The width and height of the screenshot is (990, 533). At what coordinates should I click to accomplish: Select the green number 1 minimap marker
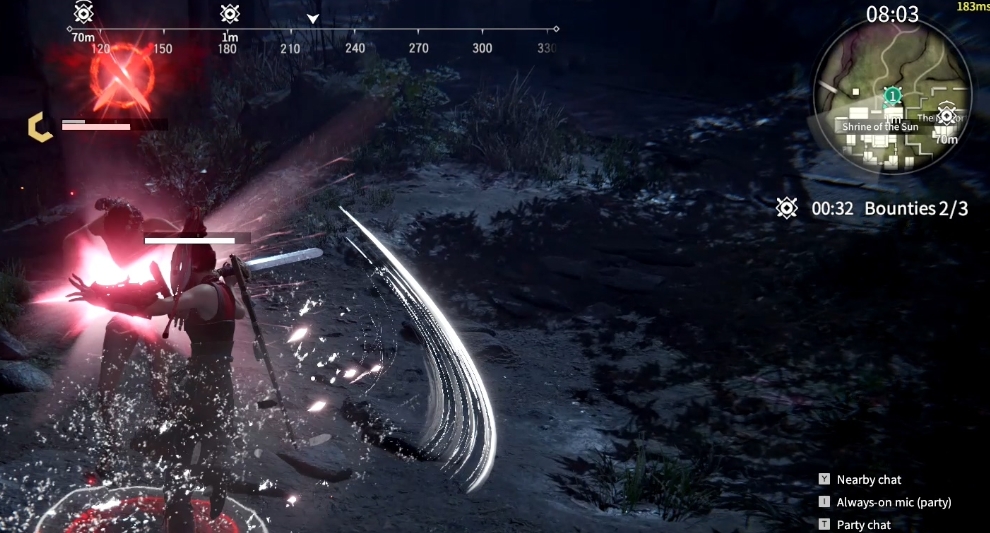click(892, 95)
